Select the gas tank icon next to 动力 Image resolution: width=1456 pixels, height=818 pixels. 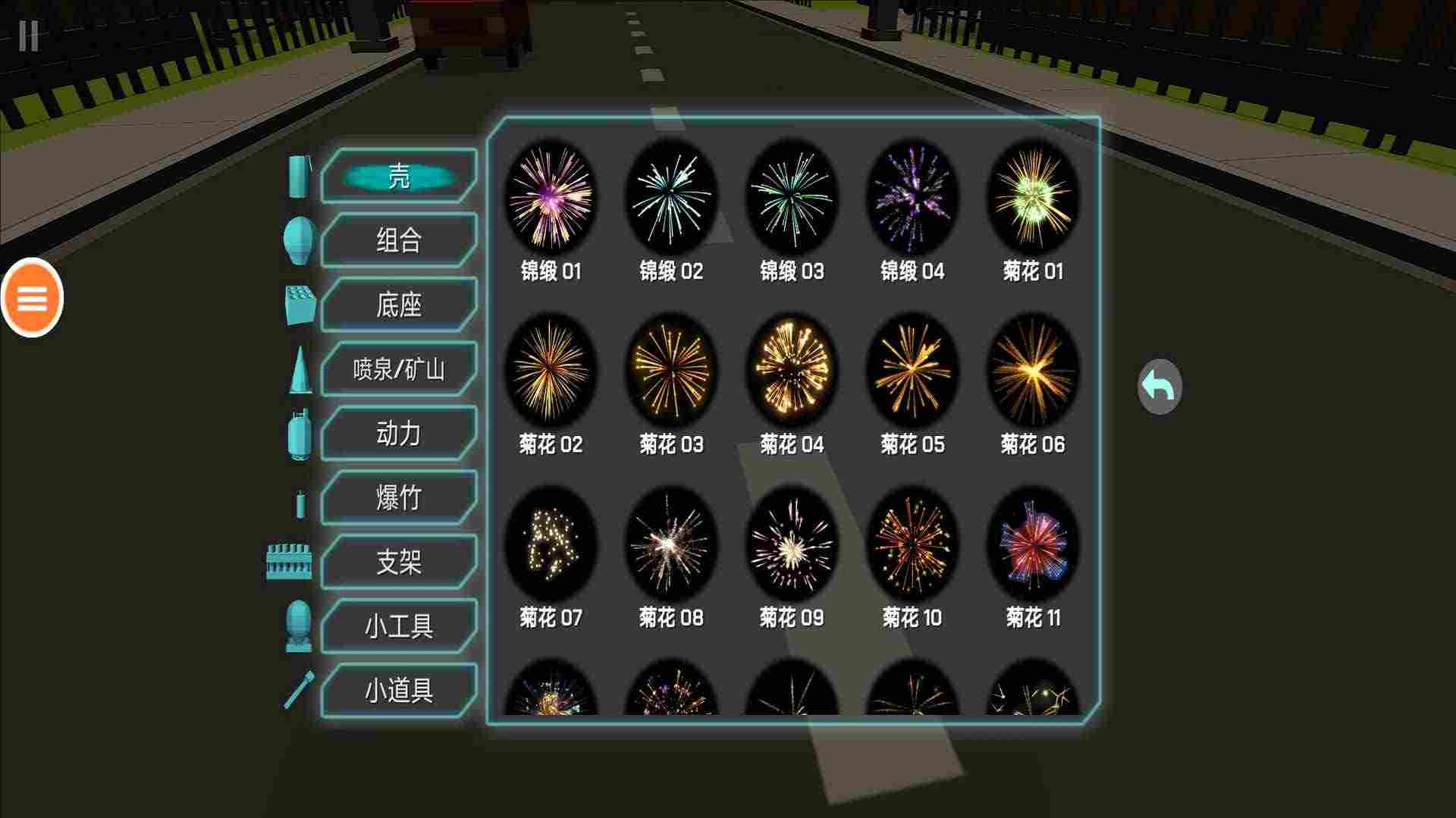coord(298,433)
